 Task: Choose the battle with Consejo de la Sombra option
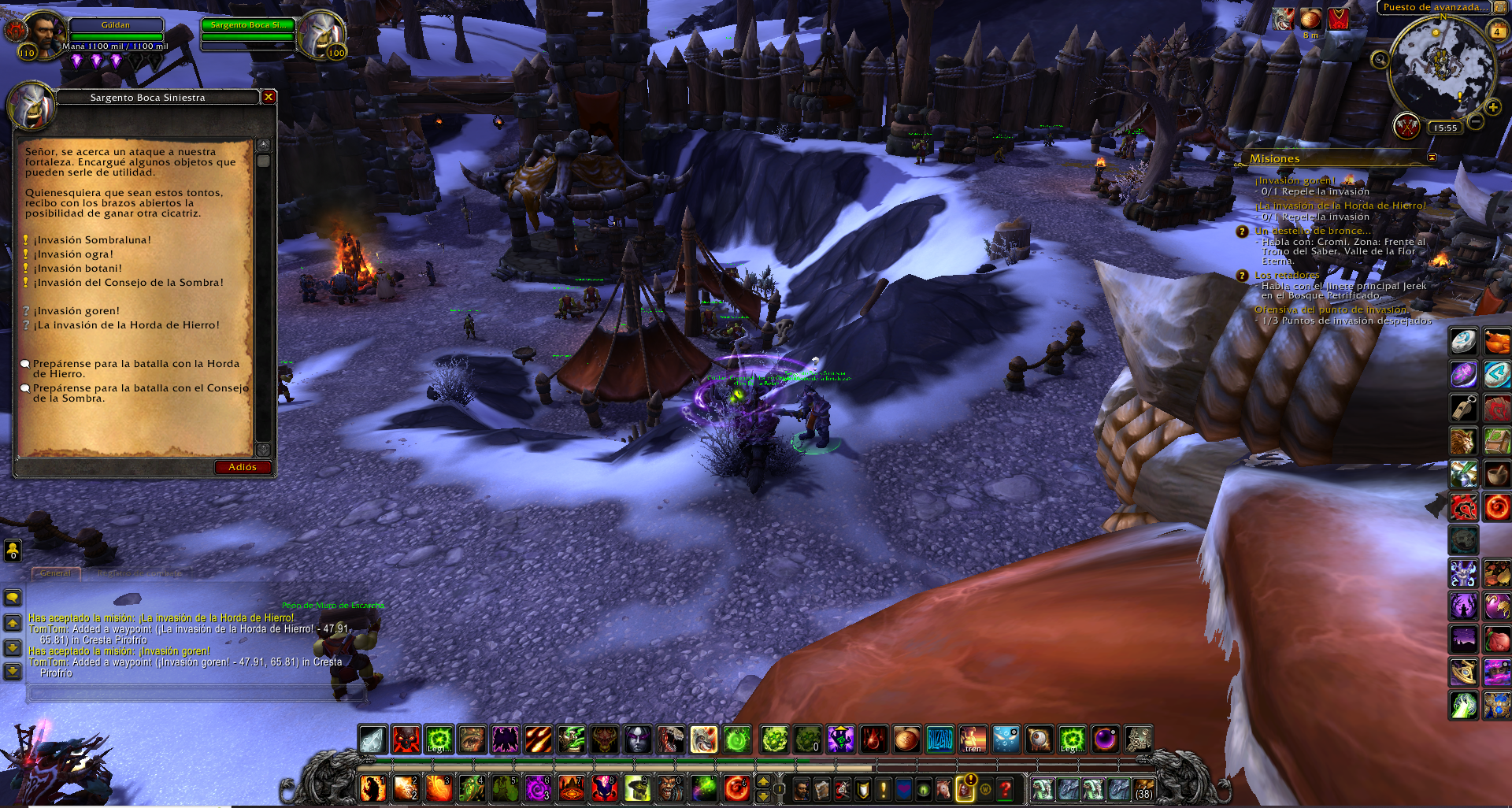coord(140,392)
